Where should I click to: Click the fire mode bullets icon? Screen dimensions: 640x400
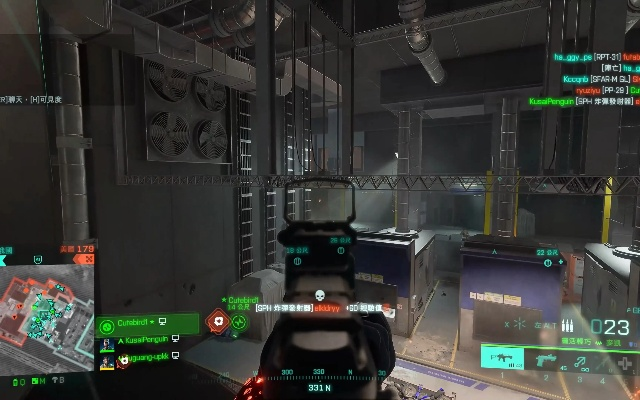click(x=569, y=327)
